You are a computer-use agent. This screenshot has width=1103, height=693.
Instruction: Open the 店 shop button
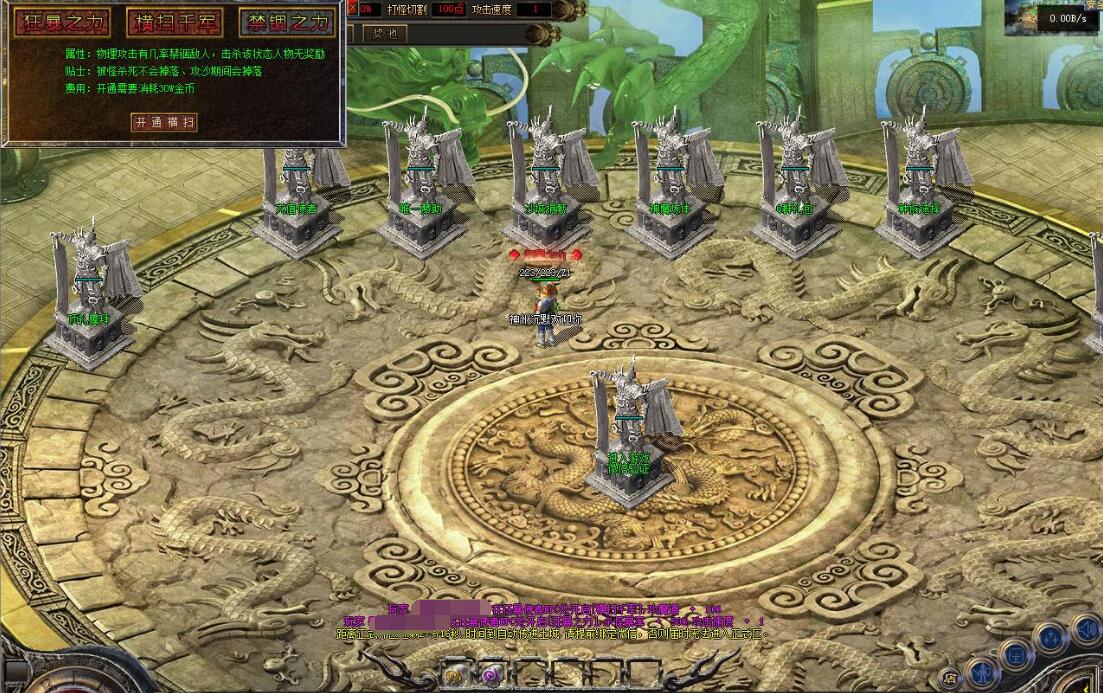coord(948,677)
